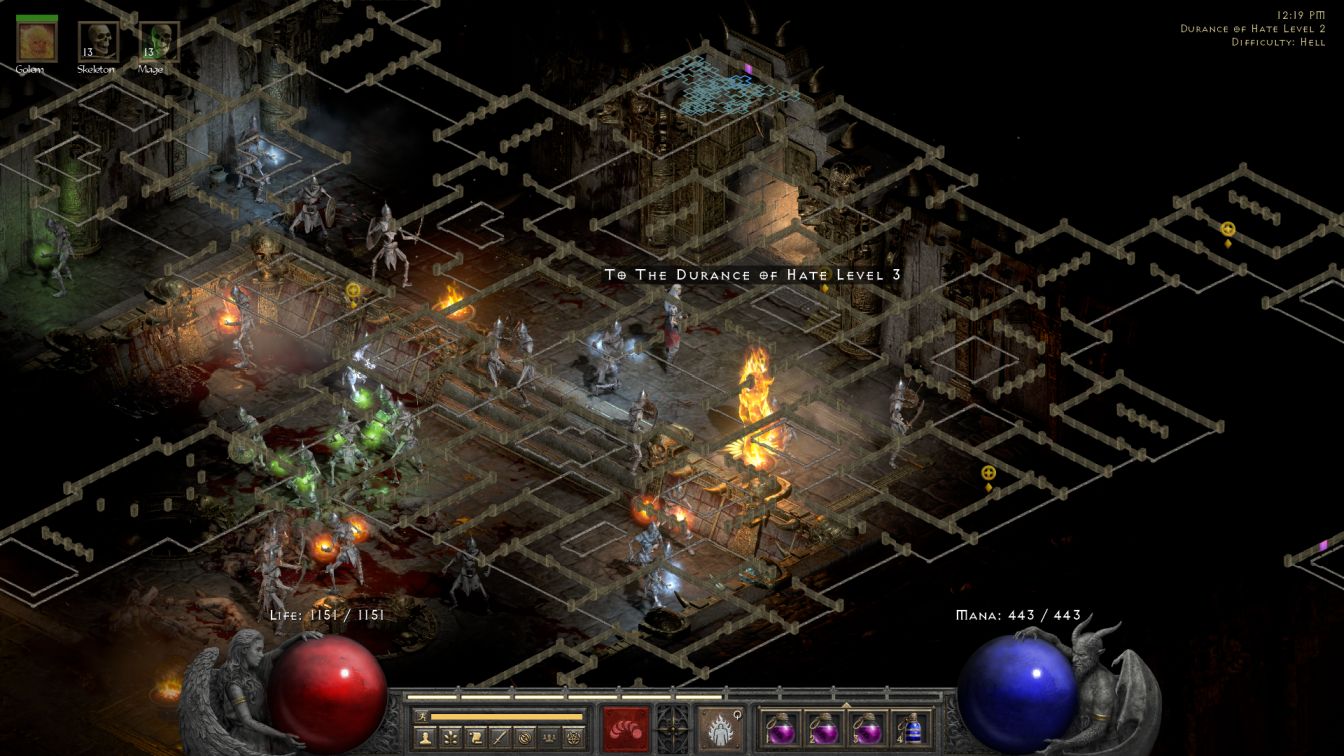Use the purple potion in belt slot 2
This screenshot has height=756, width=1344.
[824, 727]
